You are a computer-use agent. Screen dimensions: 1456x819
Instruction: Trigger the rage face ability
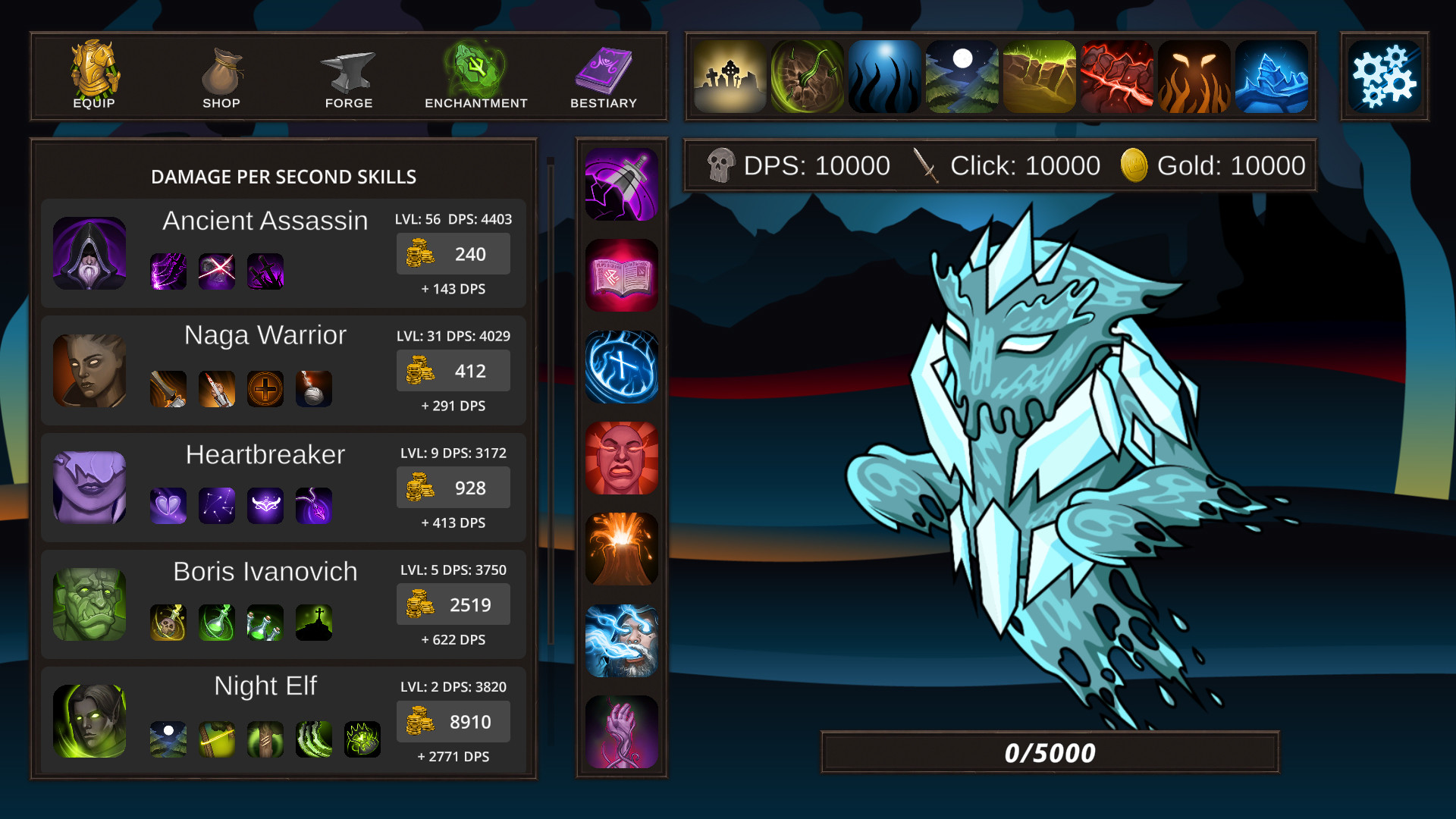click(x=622, y=458)
